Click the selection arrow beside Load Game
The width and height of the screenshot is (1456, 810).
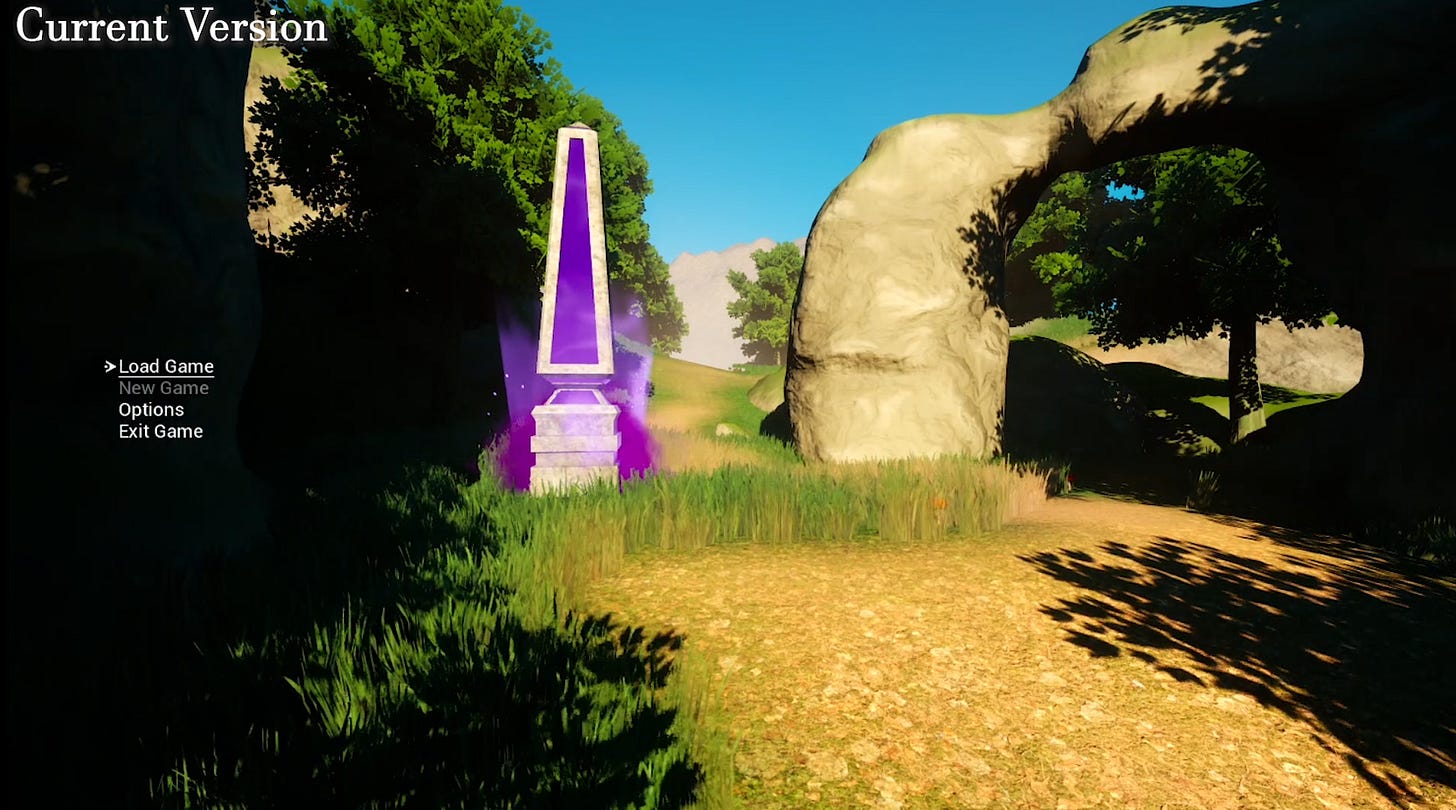coord(108,366)
